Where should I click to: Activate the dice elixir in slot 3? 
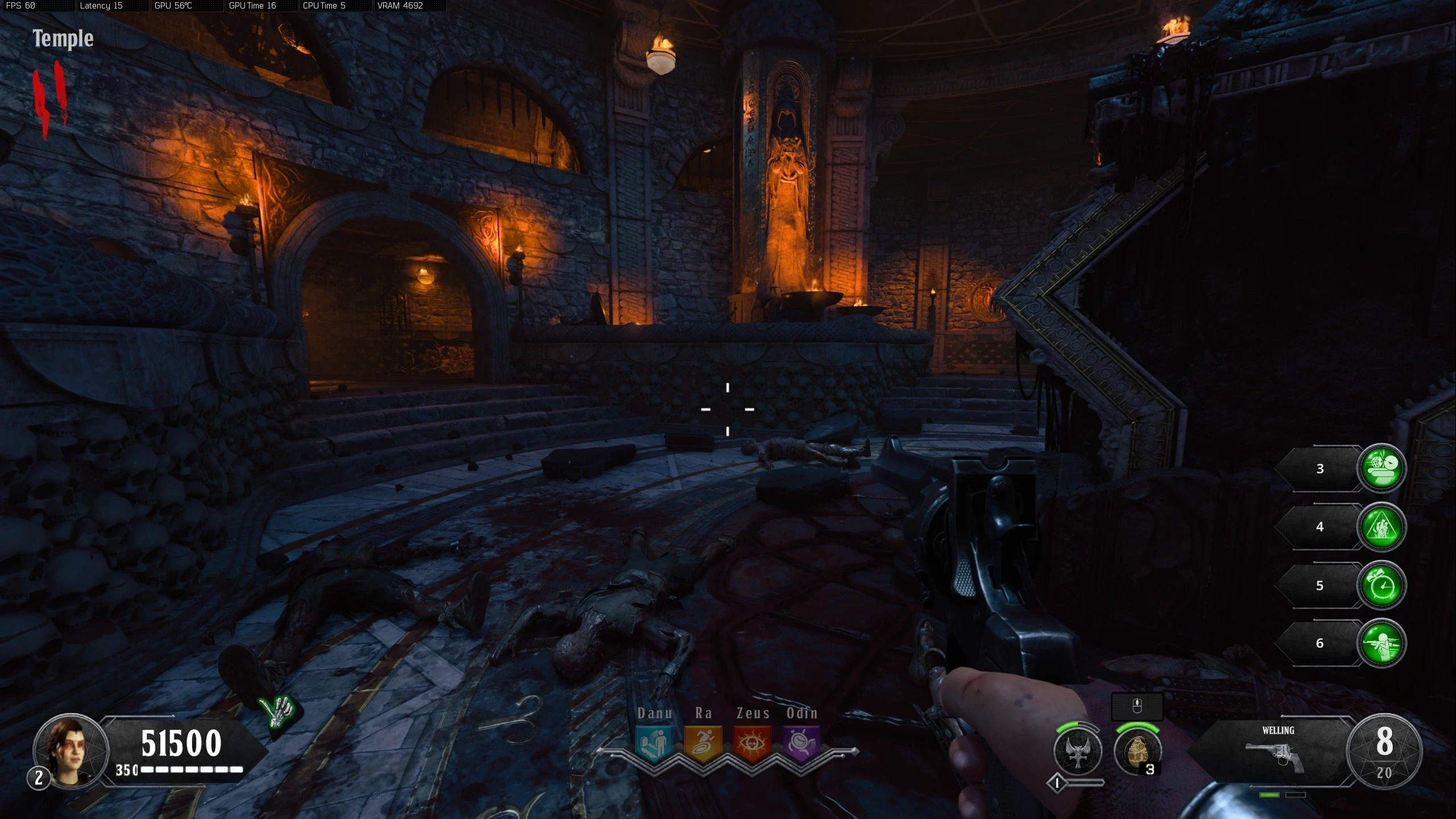coord(1382,468)
